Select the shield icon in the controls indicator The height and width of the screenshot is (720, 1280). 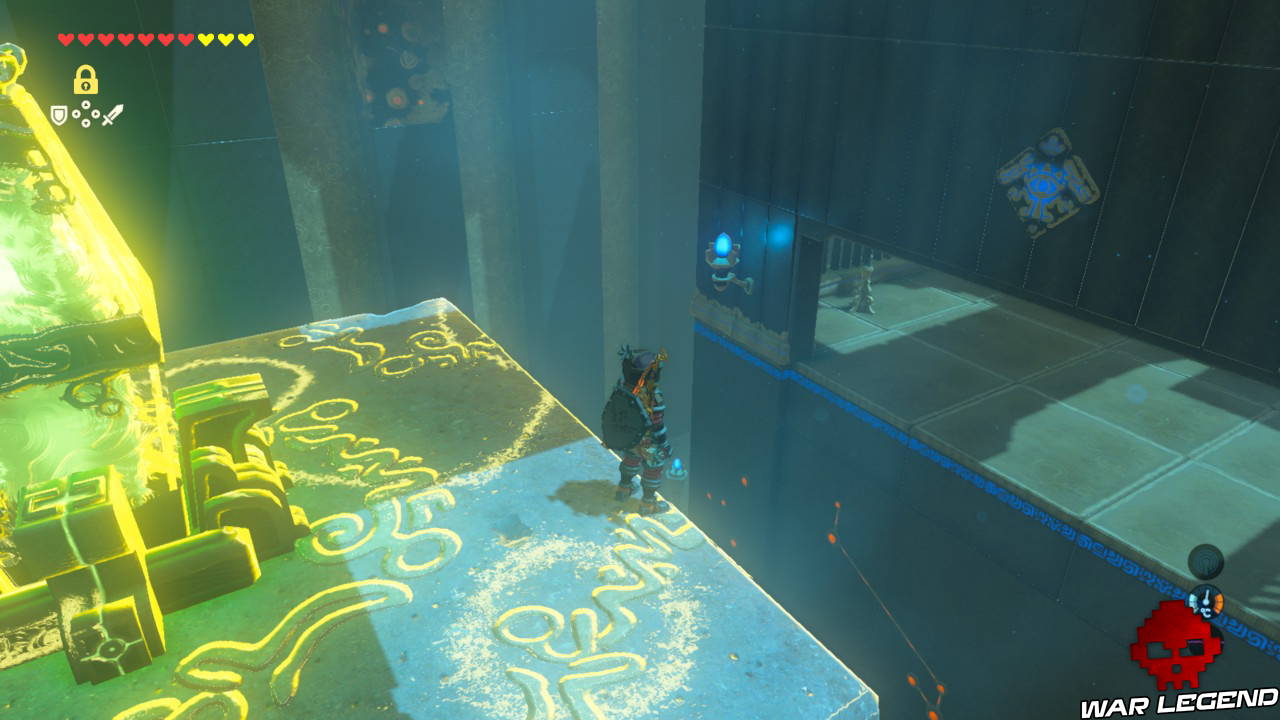[59, 114]
